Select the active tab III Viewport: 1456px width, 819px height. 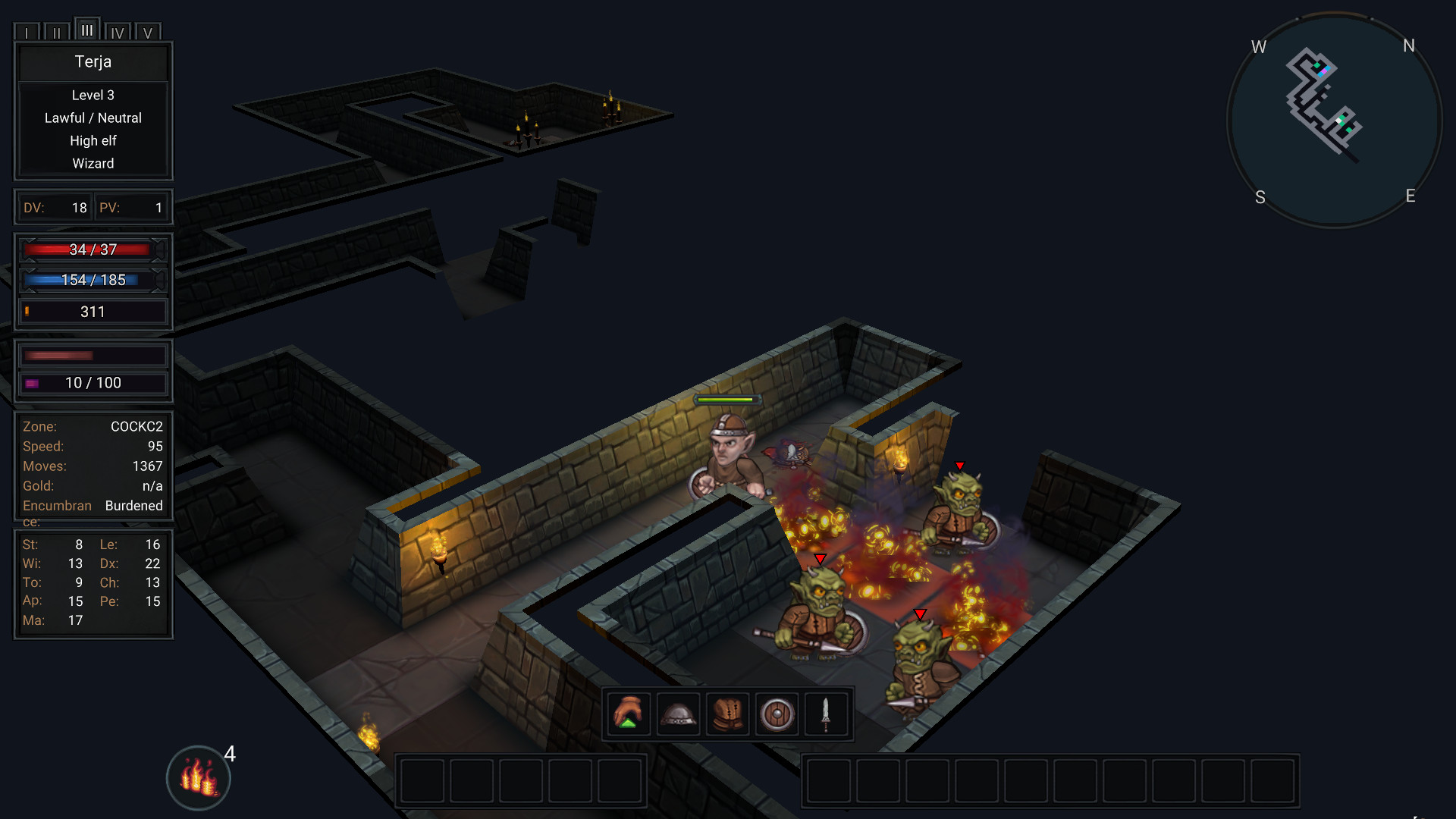click(x=87, y=30)
